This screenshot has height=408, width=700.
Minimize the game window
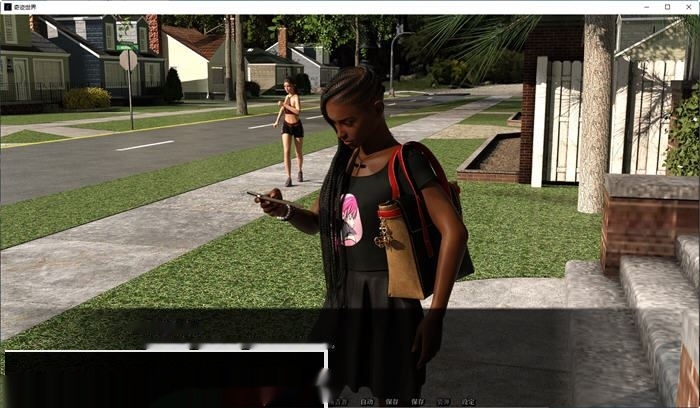pyautogui.click(x=646, y=6)
